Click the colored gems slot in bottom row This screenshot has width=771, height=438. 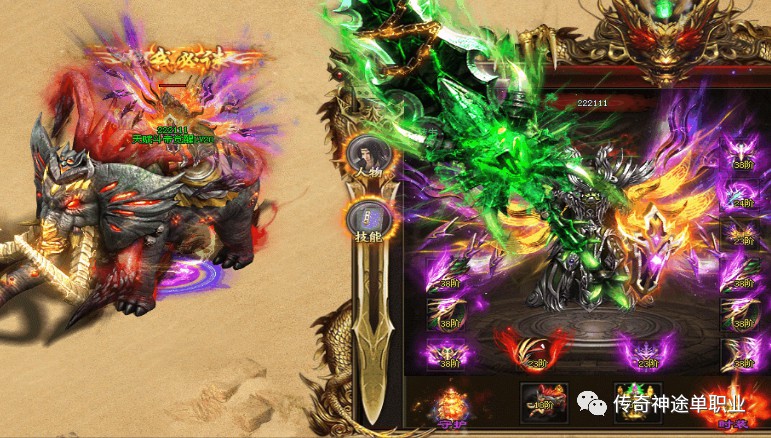(637, 402)
